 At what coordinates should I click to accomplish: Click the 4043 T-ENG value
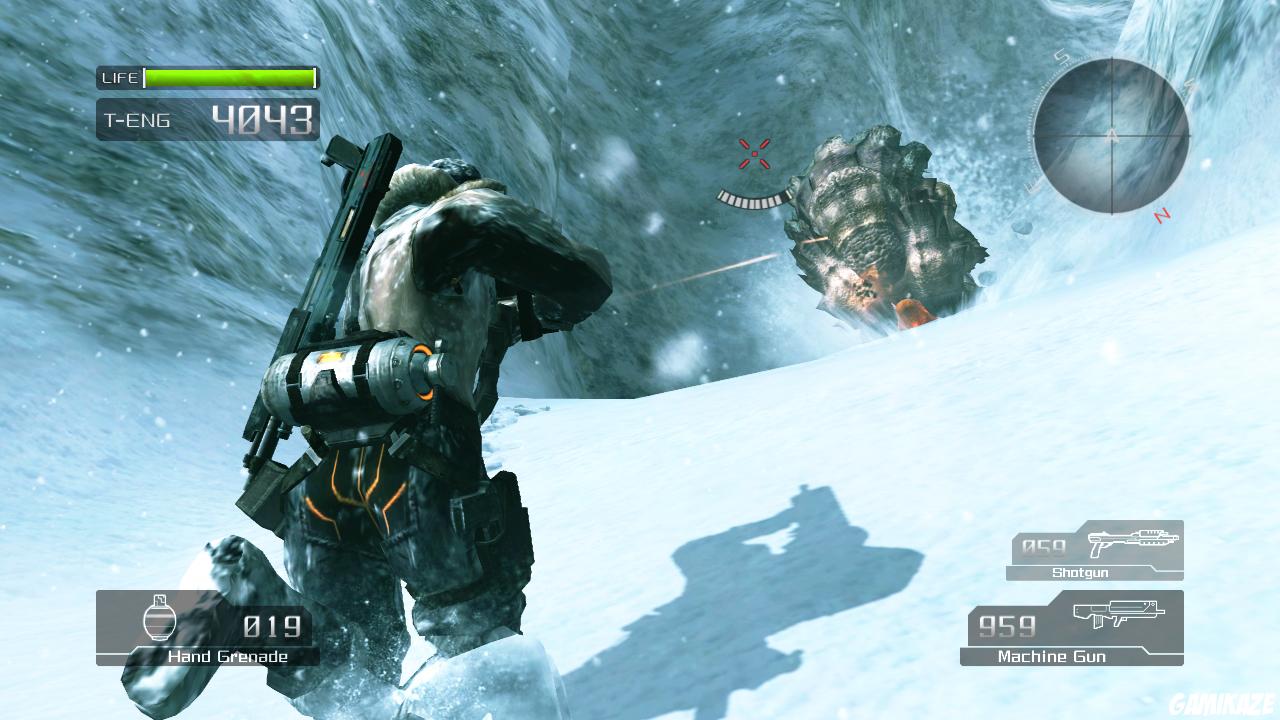[x=260, y=118]
